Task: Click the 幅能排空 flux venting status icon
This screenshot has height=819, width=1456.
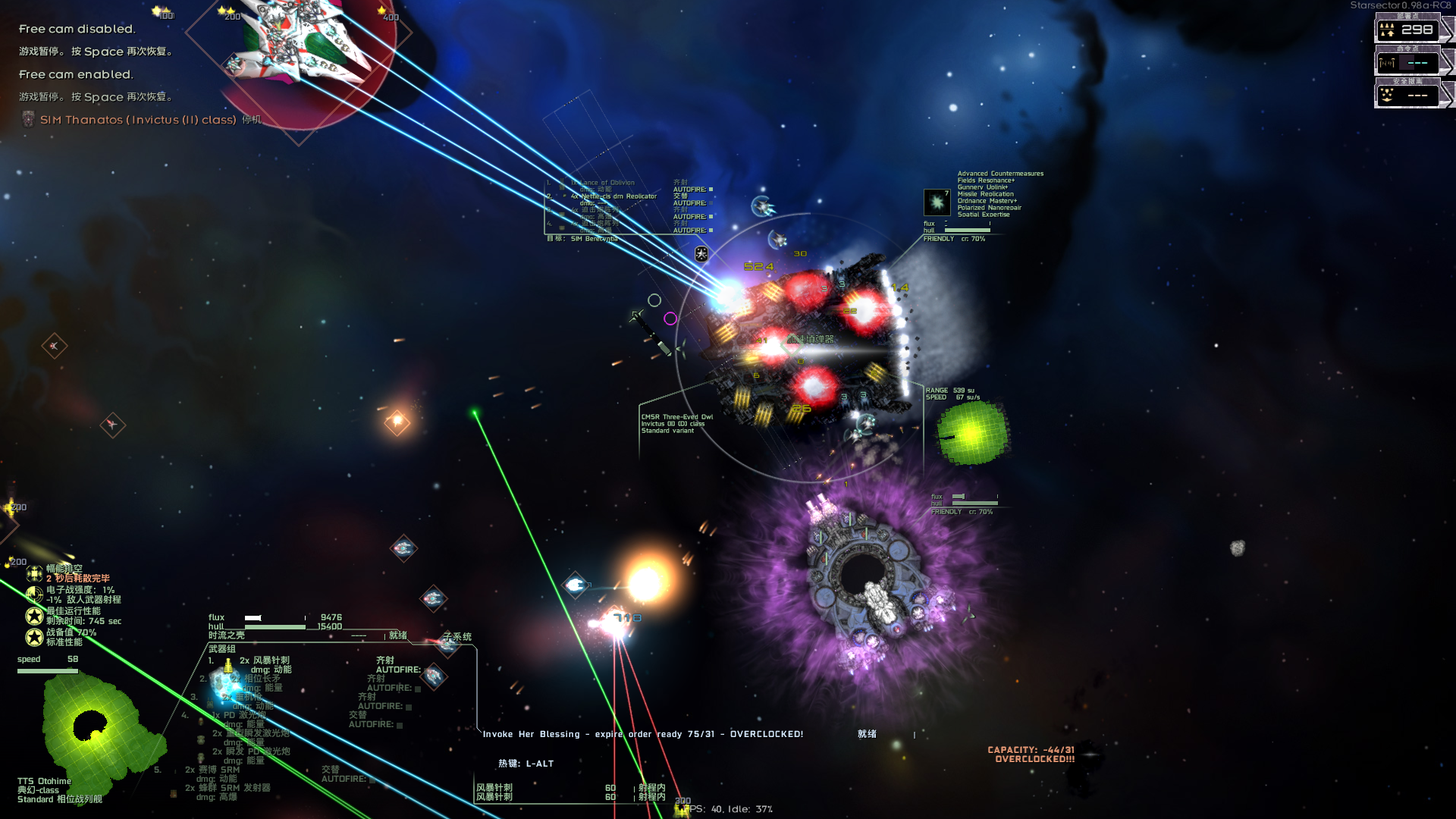Action: (34, 573)
